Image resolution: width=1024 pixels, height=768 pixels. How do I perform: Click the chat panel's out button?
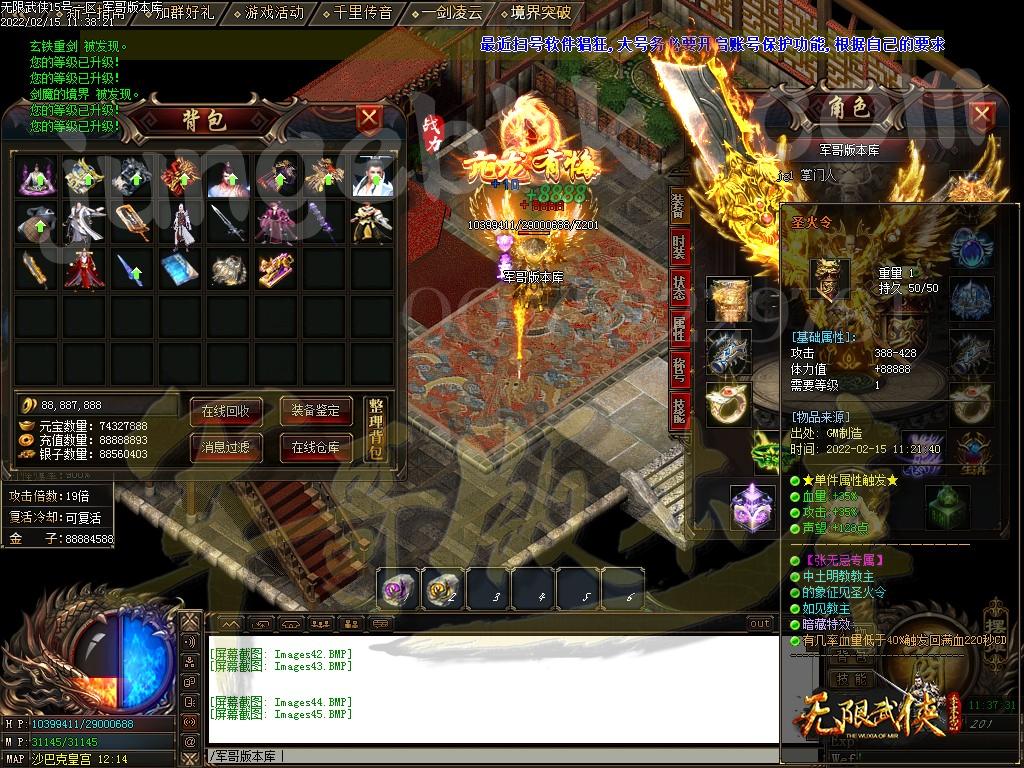pos(760,624)
